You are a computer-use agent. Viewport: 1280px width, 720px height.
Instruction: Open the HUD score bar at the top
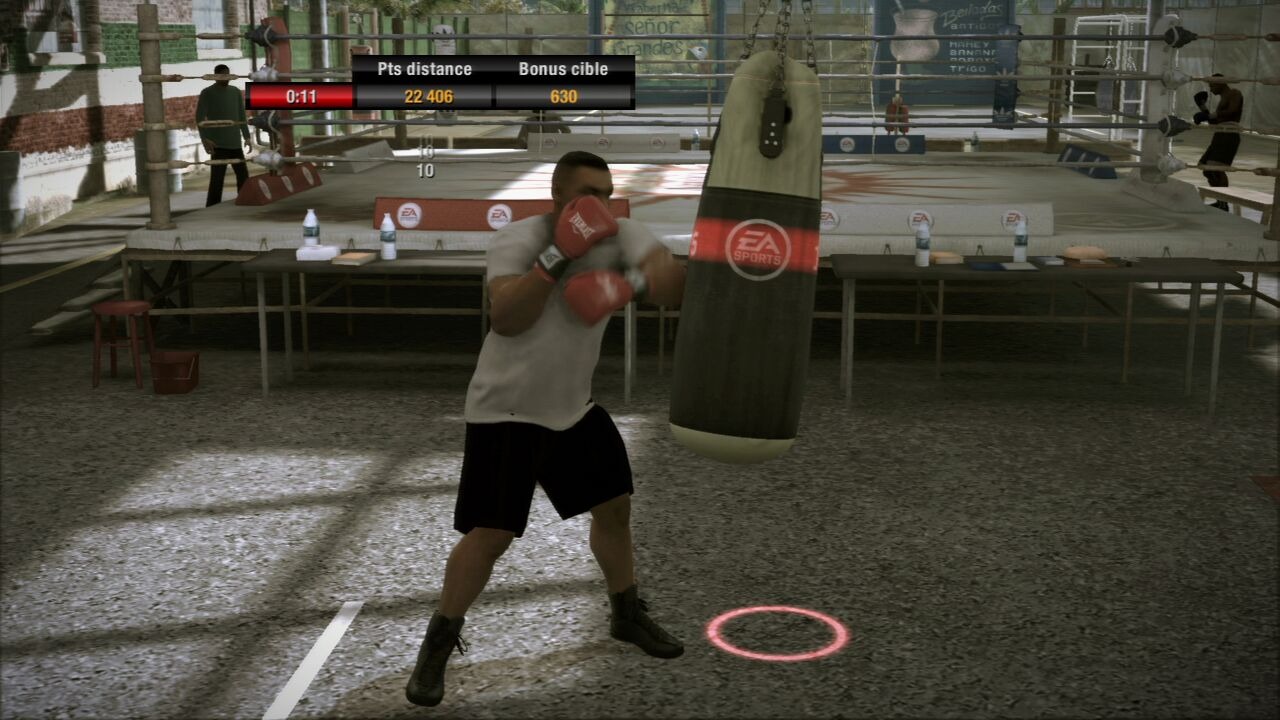pos(440,85)
